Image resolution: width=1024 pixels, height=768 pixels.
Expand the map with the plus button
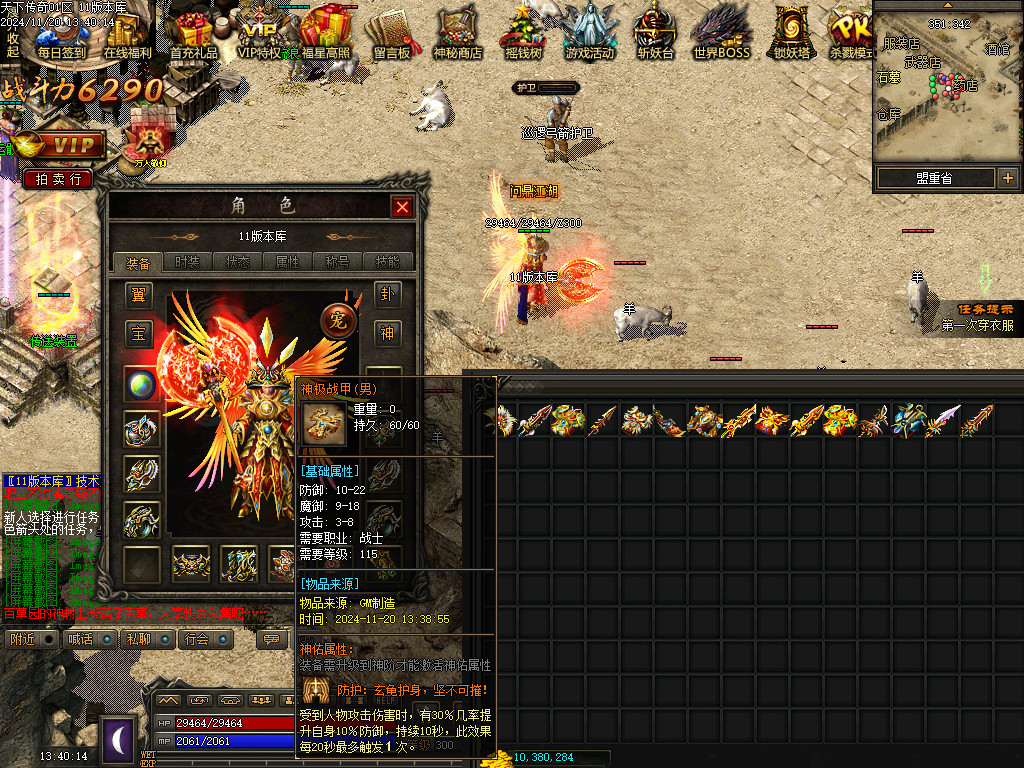[1007, 178]
